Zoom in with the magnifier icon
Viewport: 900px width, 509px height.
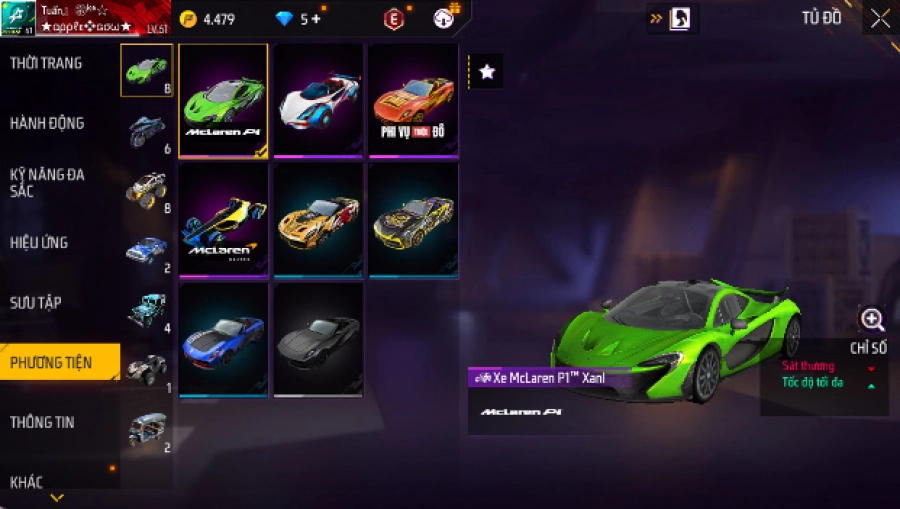coord(872,320)
